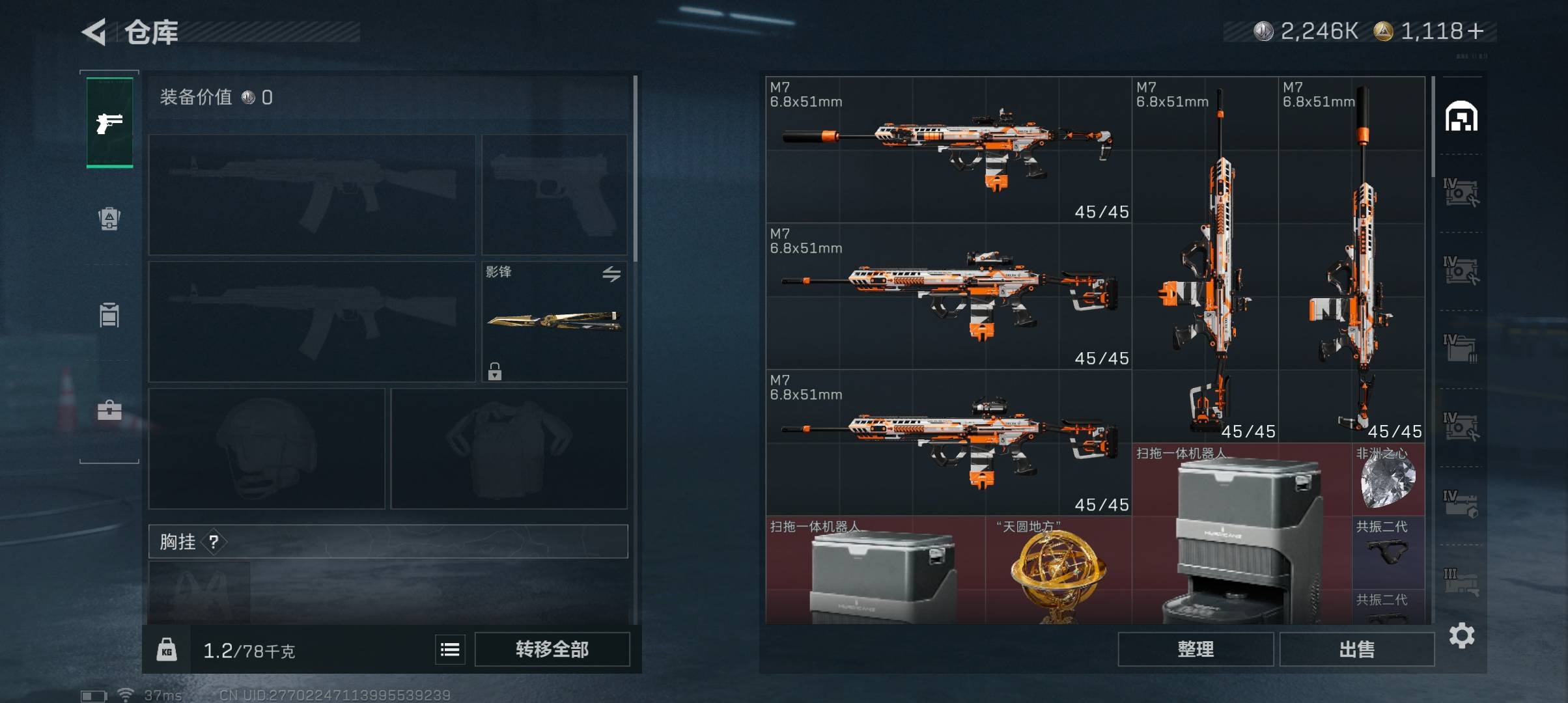The height and width of the screenshot is (703, 1568).
Task: Click the 整理 sort button
Action: coord(1195,649)
